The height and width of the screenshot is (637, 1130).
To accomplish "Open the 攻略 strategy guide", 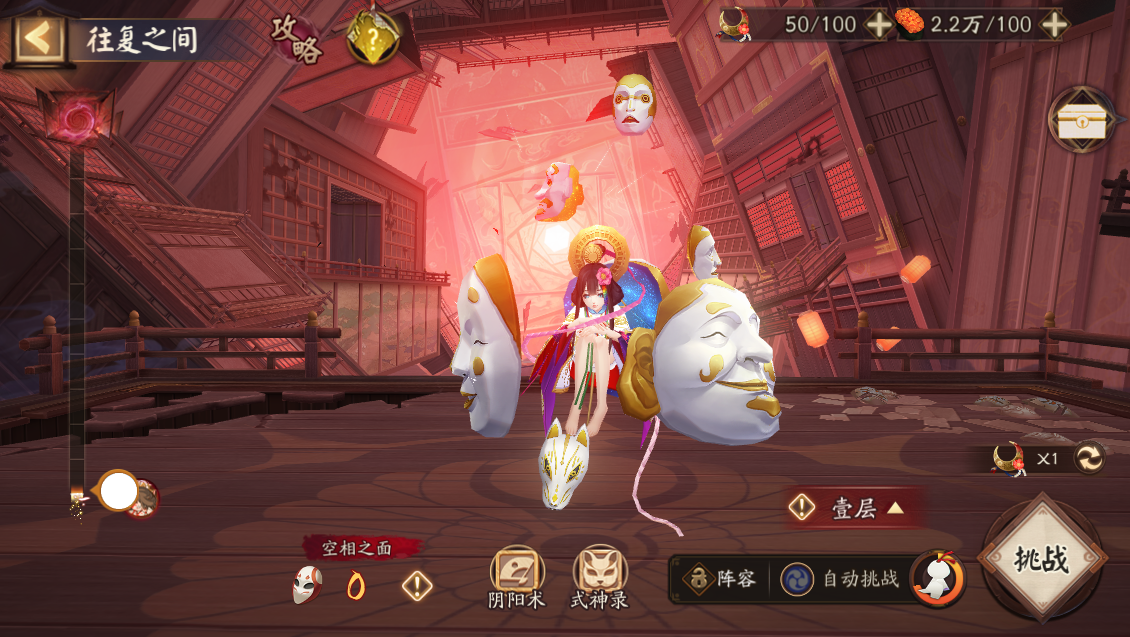I will [298, 40].
